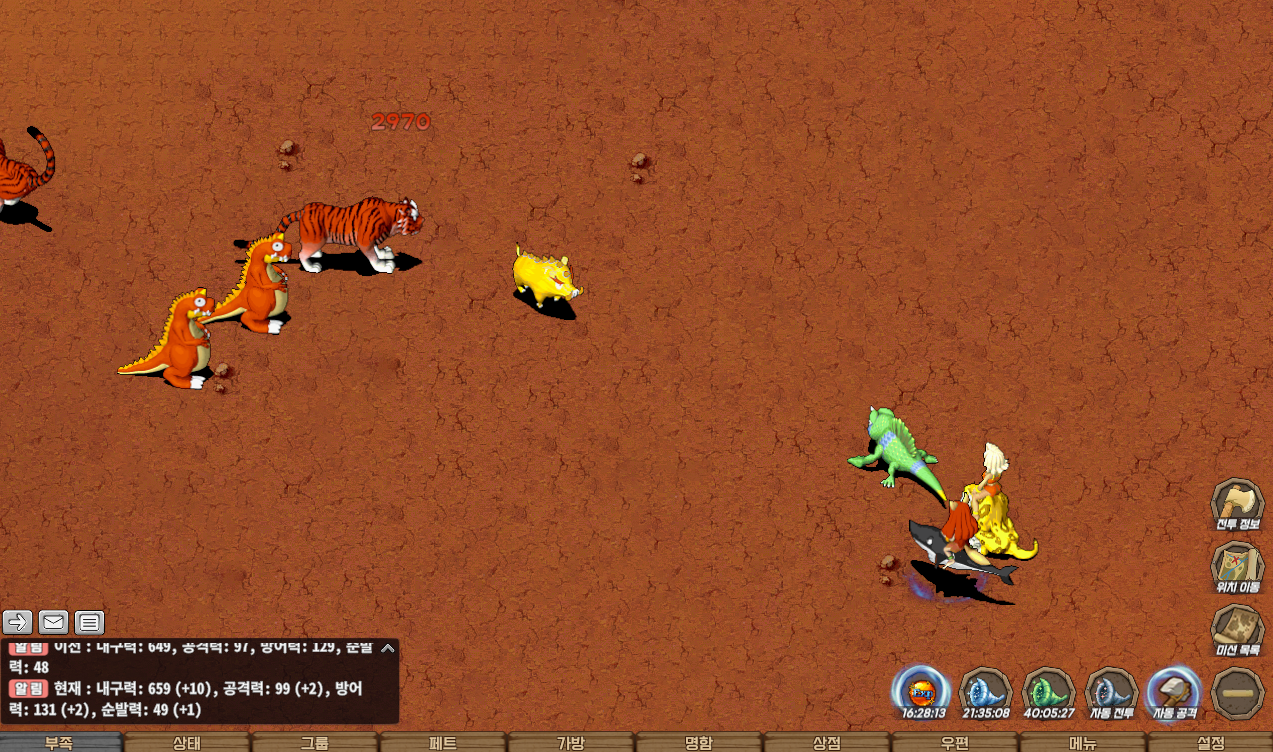Open the 가방 (bag) inventory
1273x752 pixels.
[571, 743]
